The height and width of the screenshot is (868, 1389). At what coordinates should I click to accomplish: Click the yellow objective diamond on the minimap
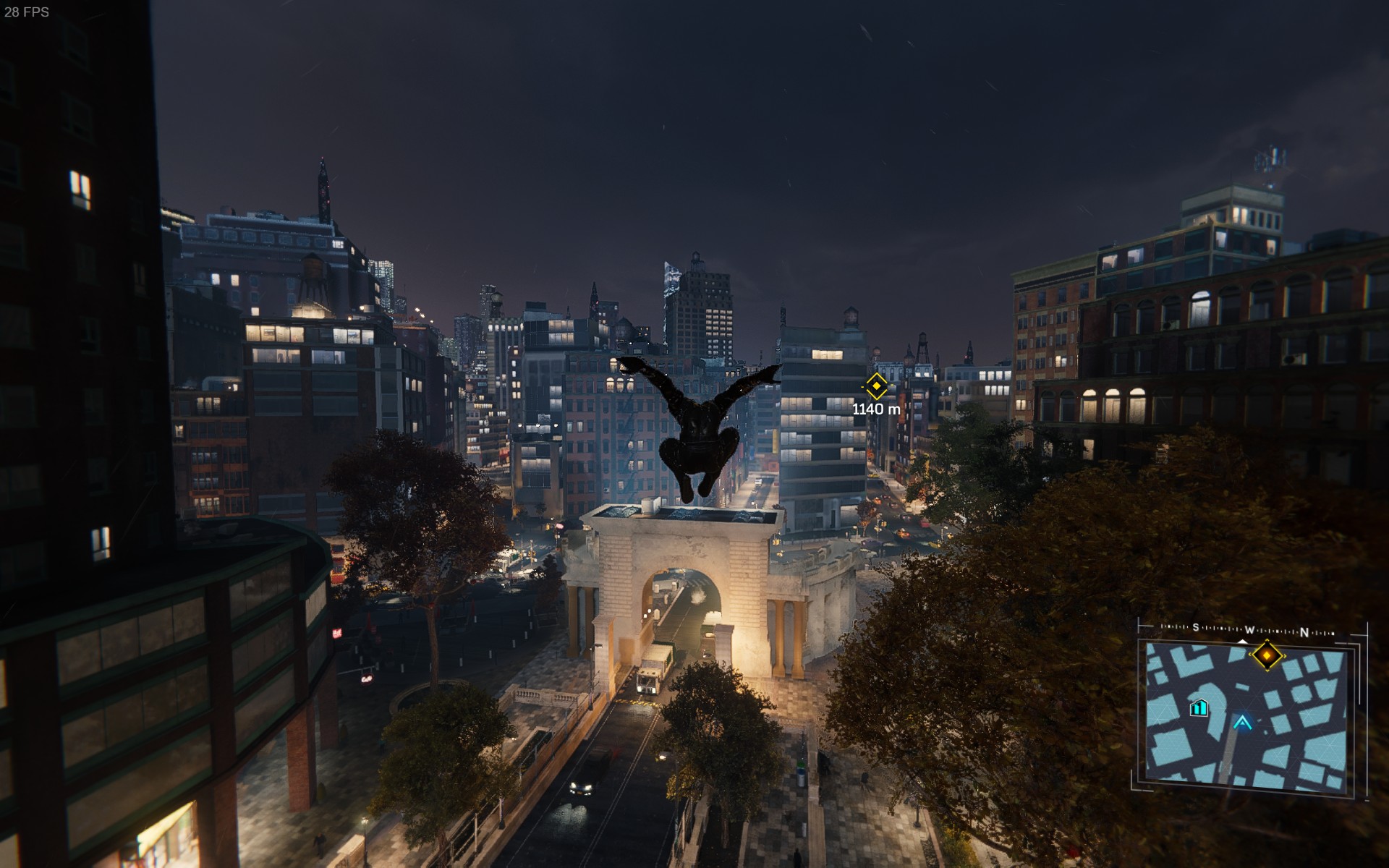(1267, 656)
